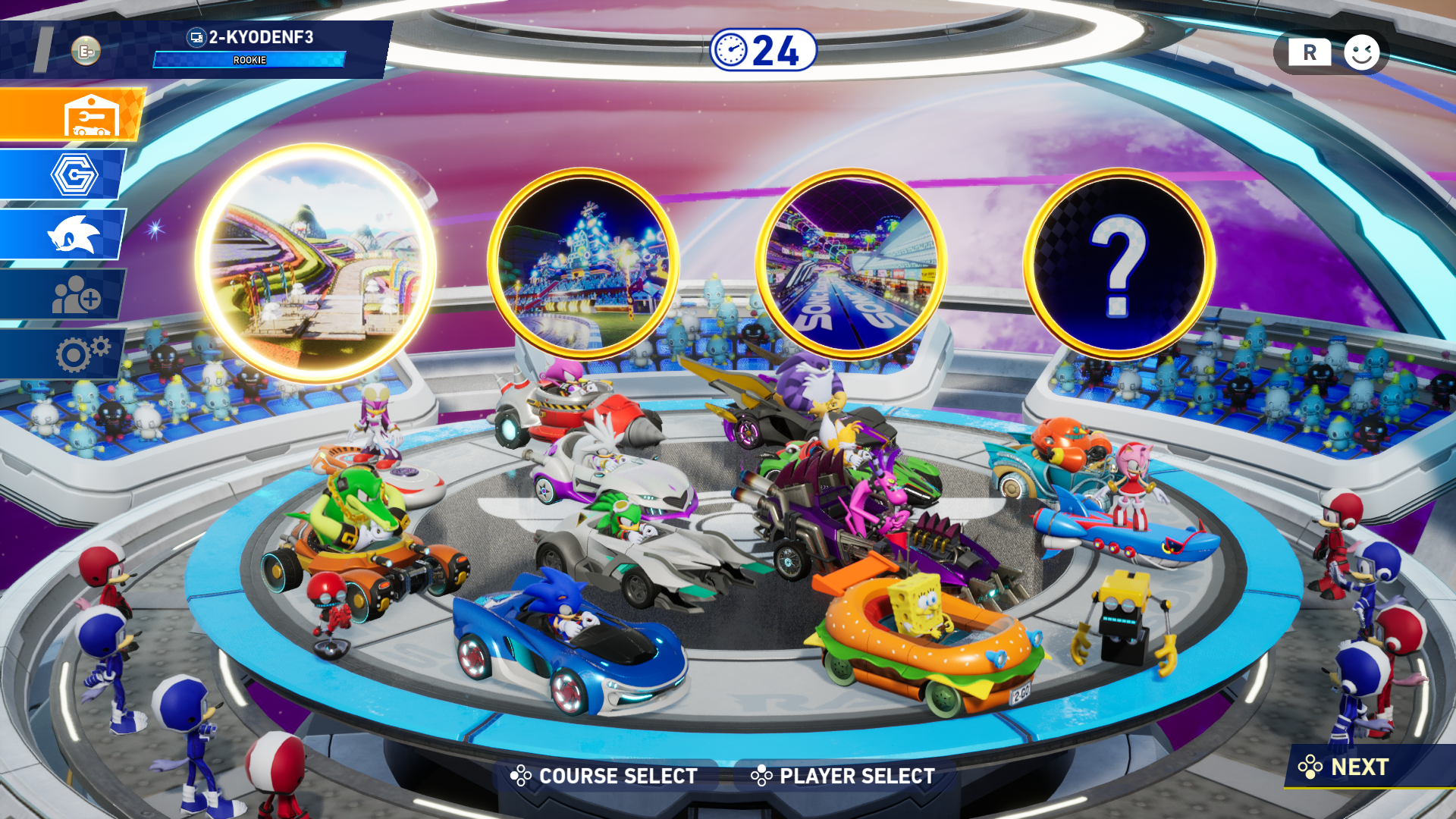Switch to Course Select

[605, 776]
